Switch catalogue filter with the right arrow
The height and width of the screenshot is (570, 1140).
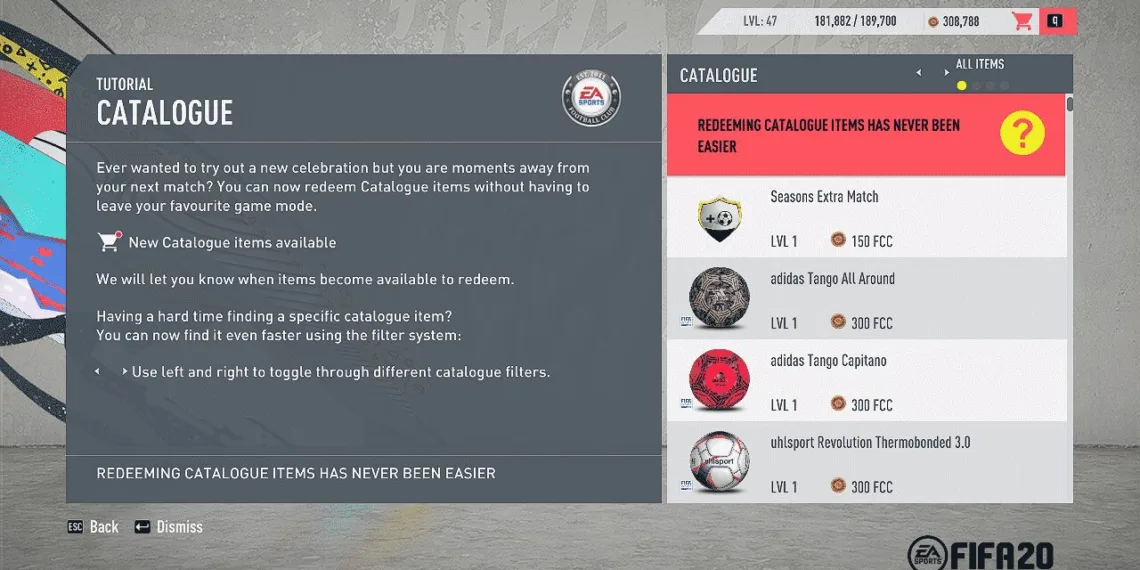pyautogui.click(x=946, y=73)
